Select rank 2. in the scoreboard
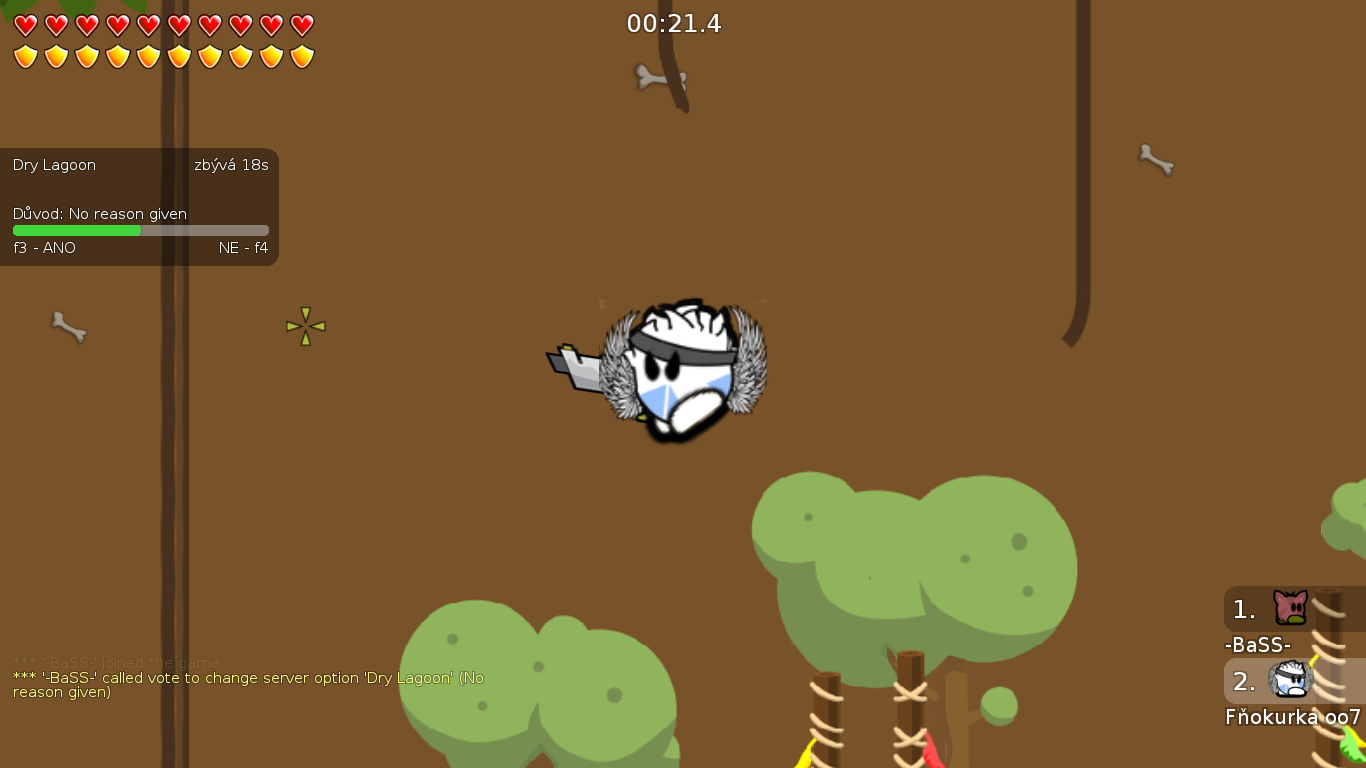Image resolution: width=1366 pixels, height=768 pixels. [1243, 681]
